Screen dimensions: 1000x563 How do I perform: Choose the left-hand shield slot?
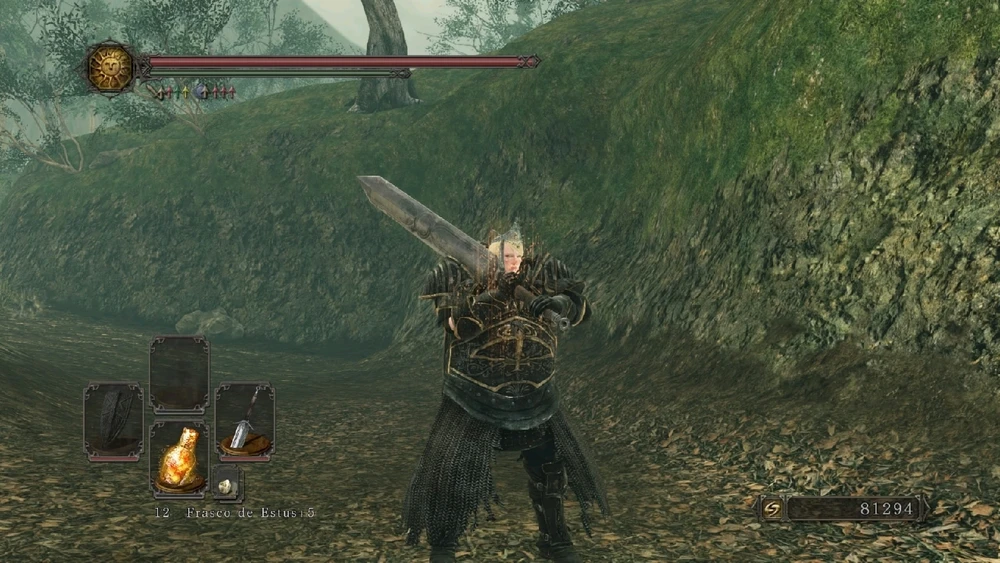(113, 422)
